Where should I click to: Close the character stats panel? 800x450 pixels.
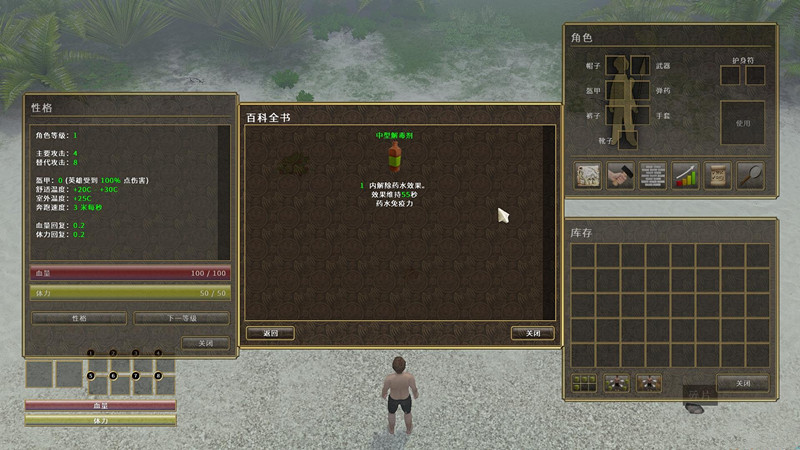205,343
